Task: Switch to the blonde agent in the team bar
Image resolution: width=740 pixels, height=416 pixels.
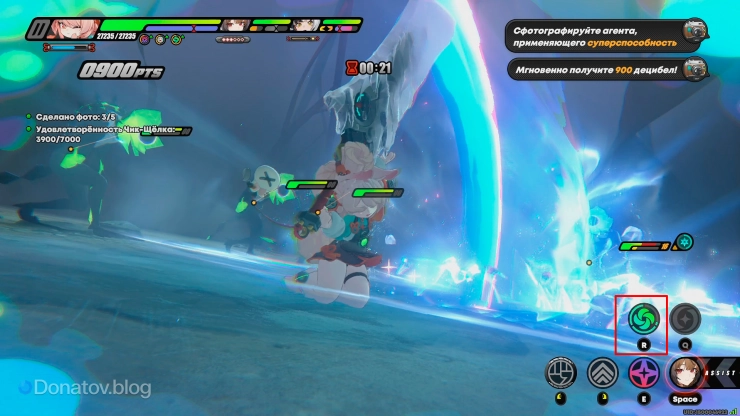Action: coord(305,25)
